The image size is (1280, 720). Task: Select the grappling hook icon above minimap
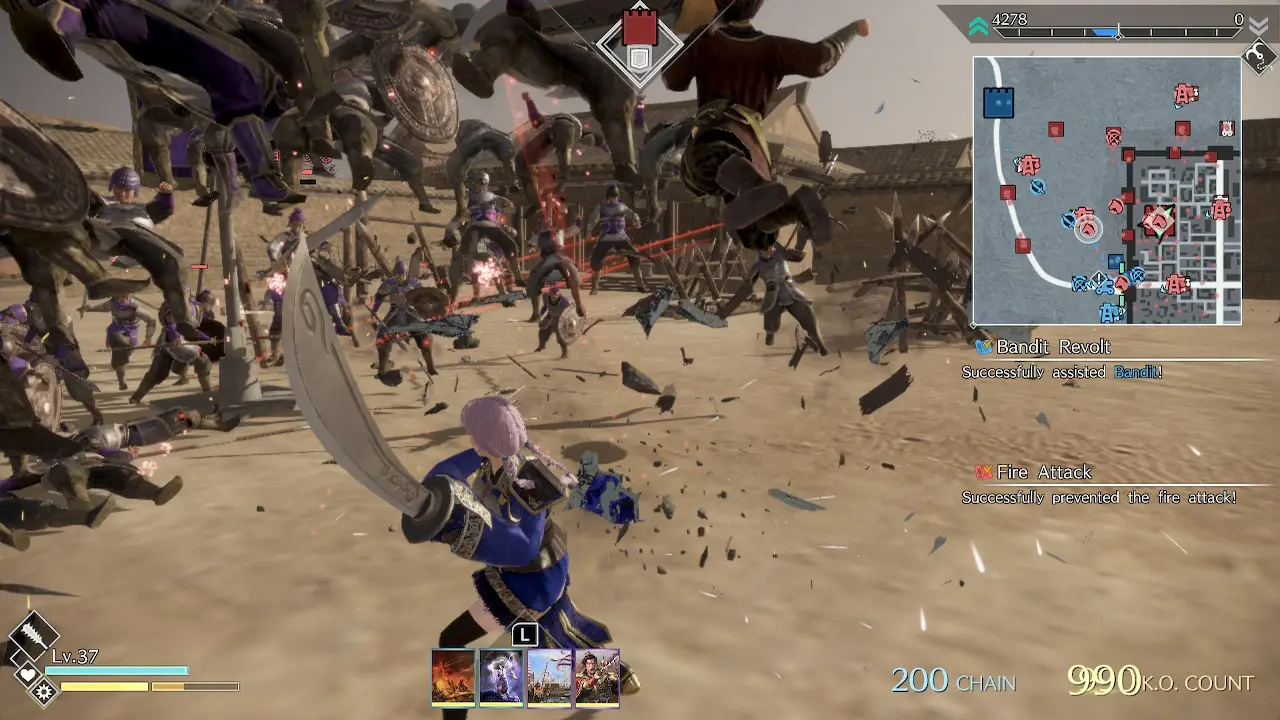[1258, 56]
